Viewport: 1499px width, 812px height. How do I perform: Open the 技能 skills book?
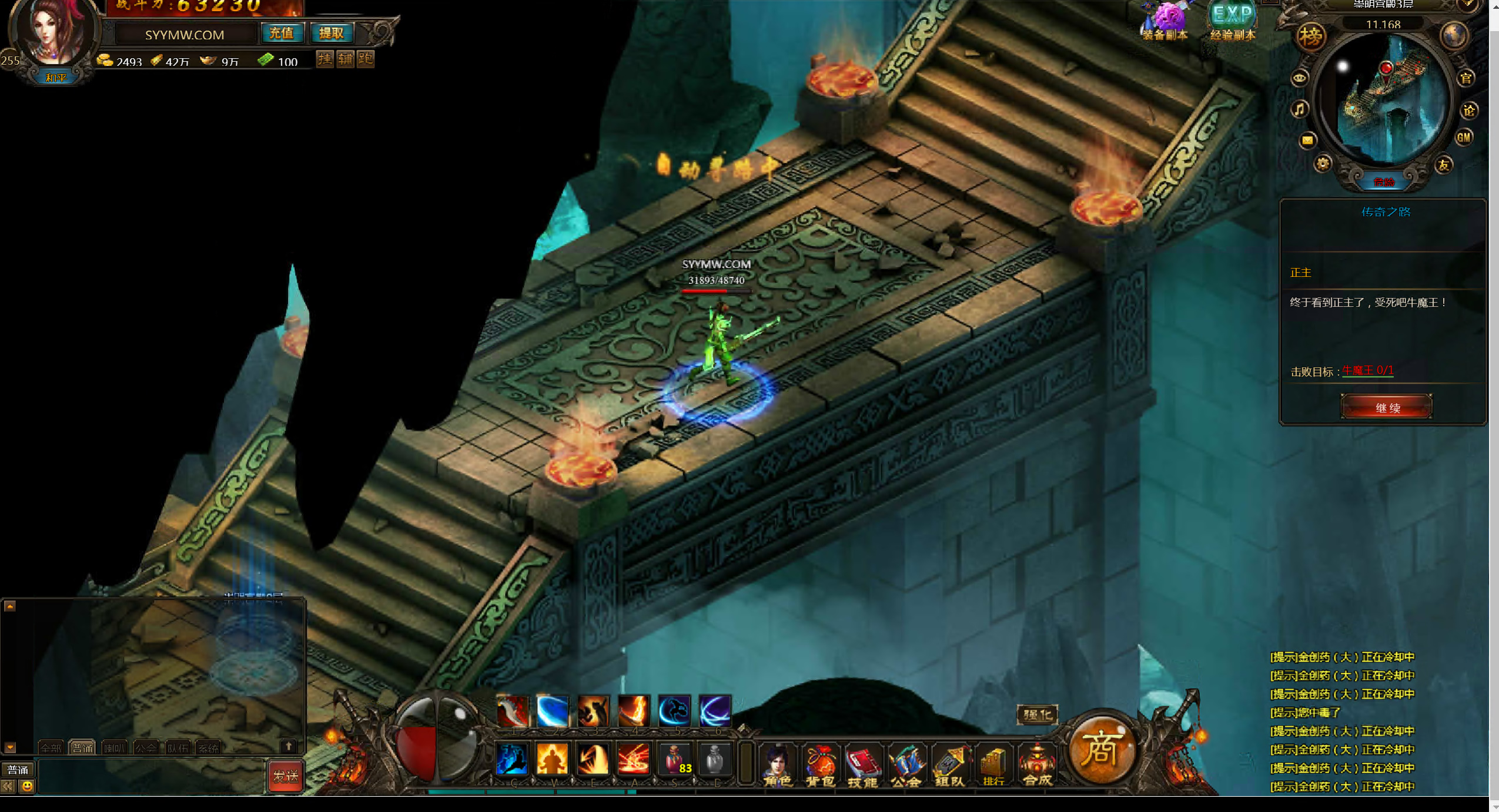[862, 765]
